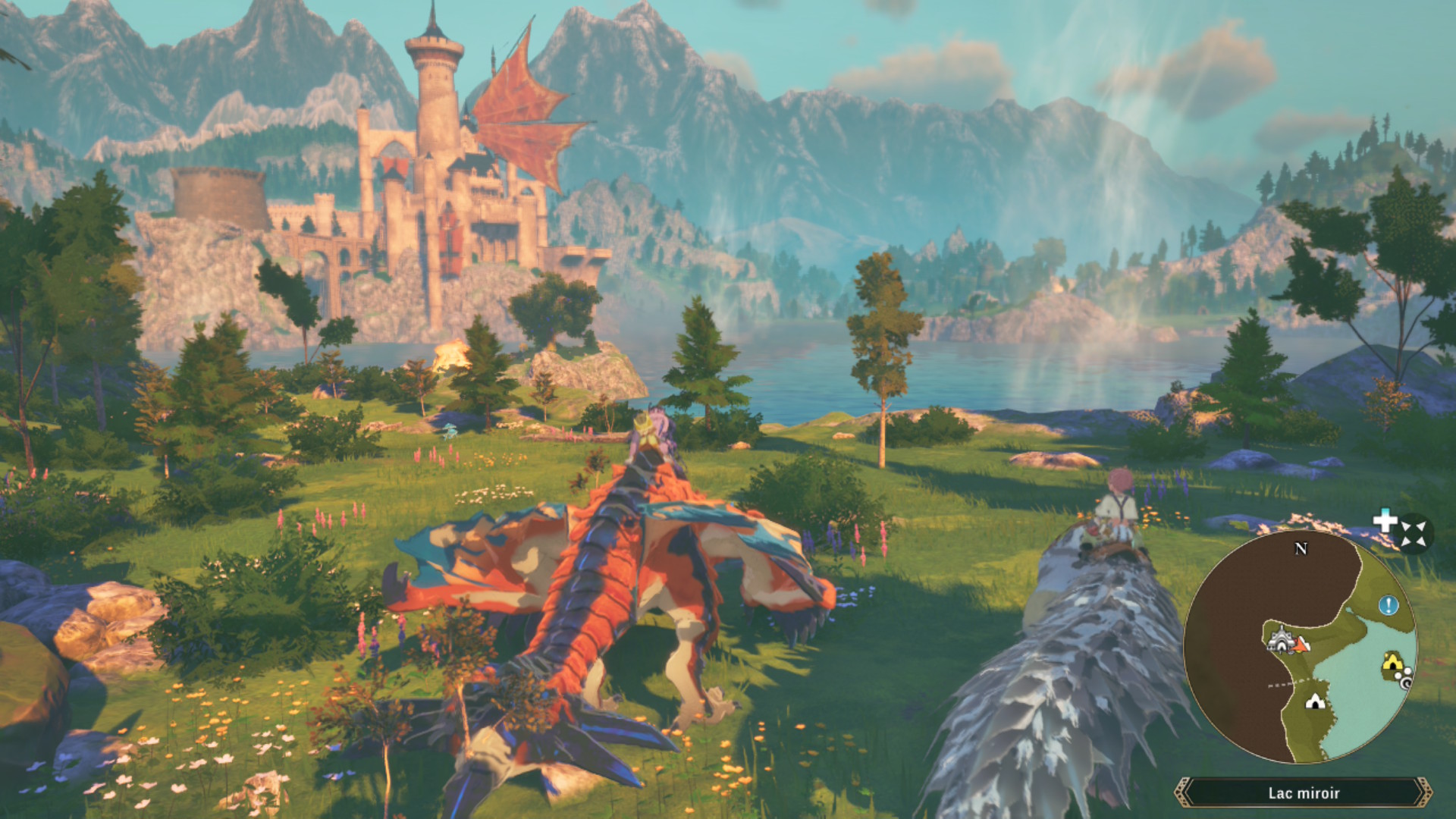Choose the castle town marker on minimap

pos(1280,639)
